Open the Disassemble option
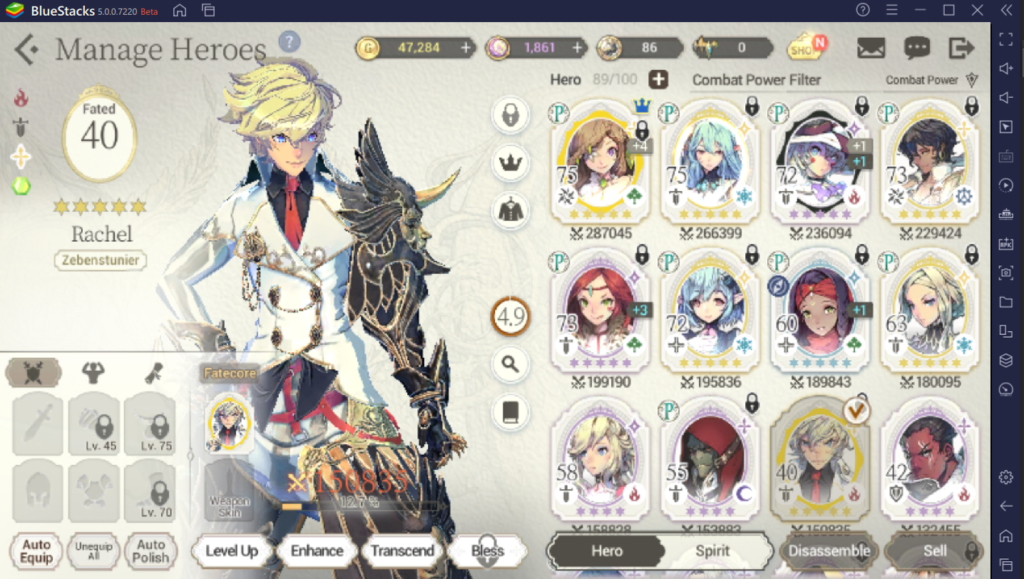Image resolution: width=1024 pixels, height=579 pixels. (x=827, y=550)
